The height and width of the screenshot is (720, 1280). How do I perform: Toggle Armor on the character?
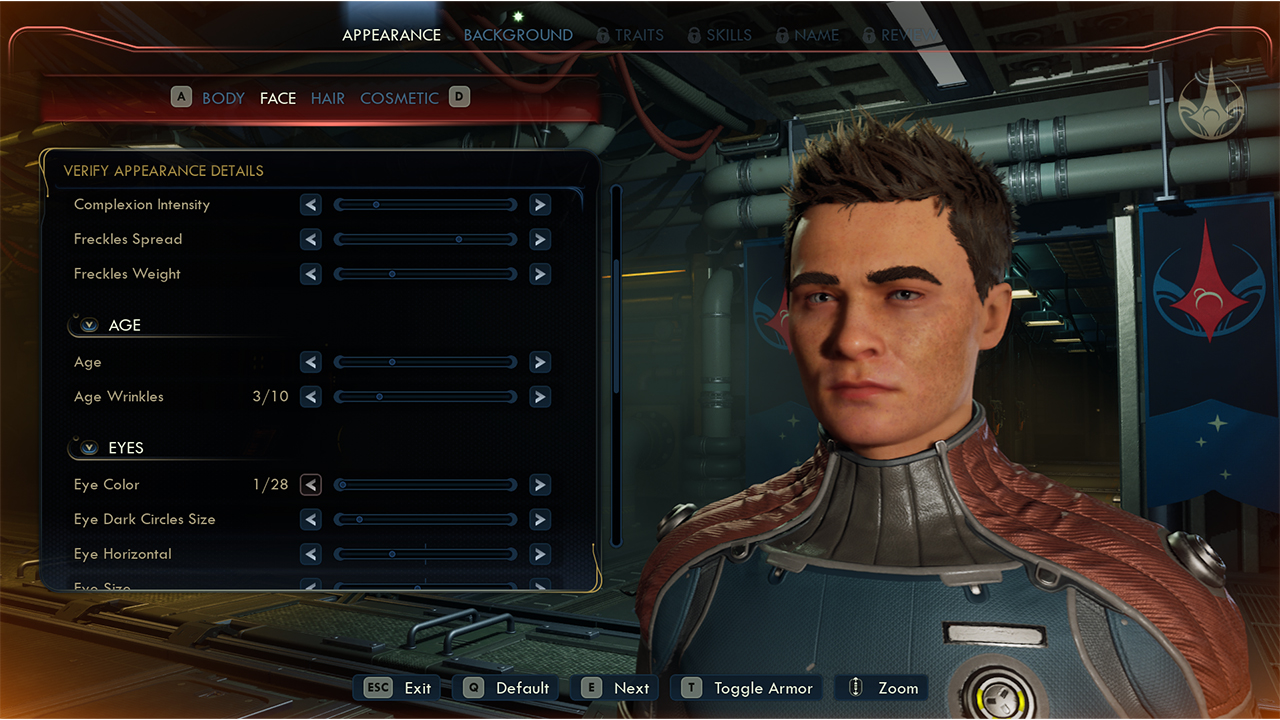click(748, 688)
